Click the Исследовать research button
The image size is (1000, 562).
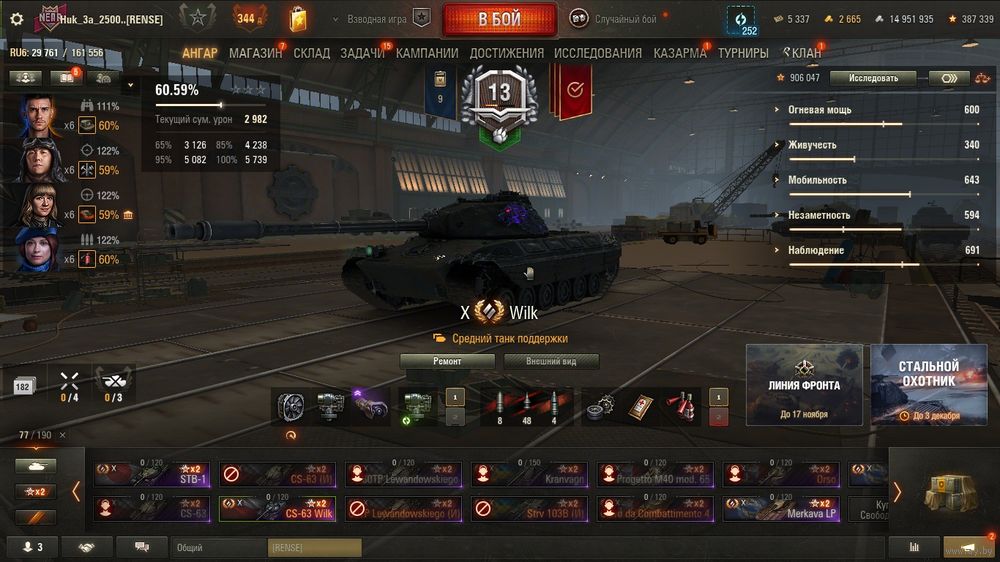click(x=873, y=78)
